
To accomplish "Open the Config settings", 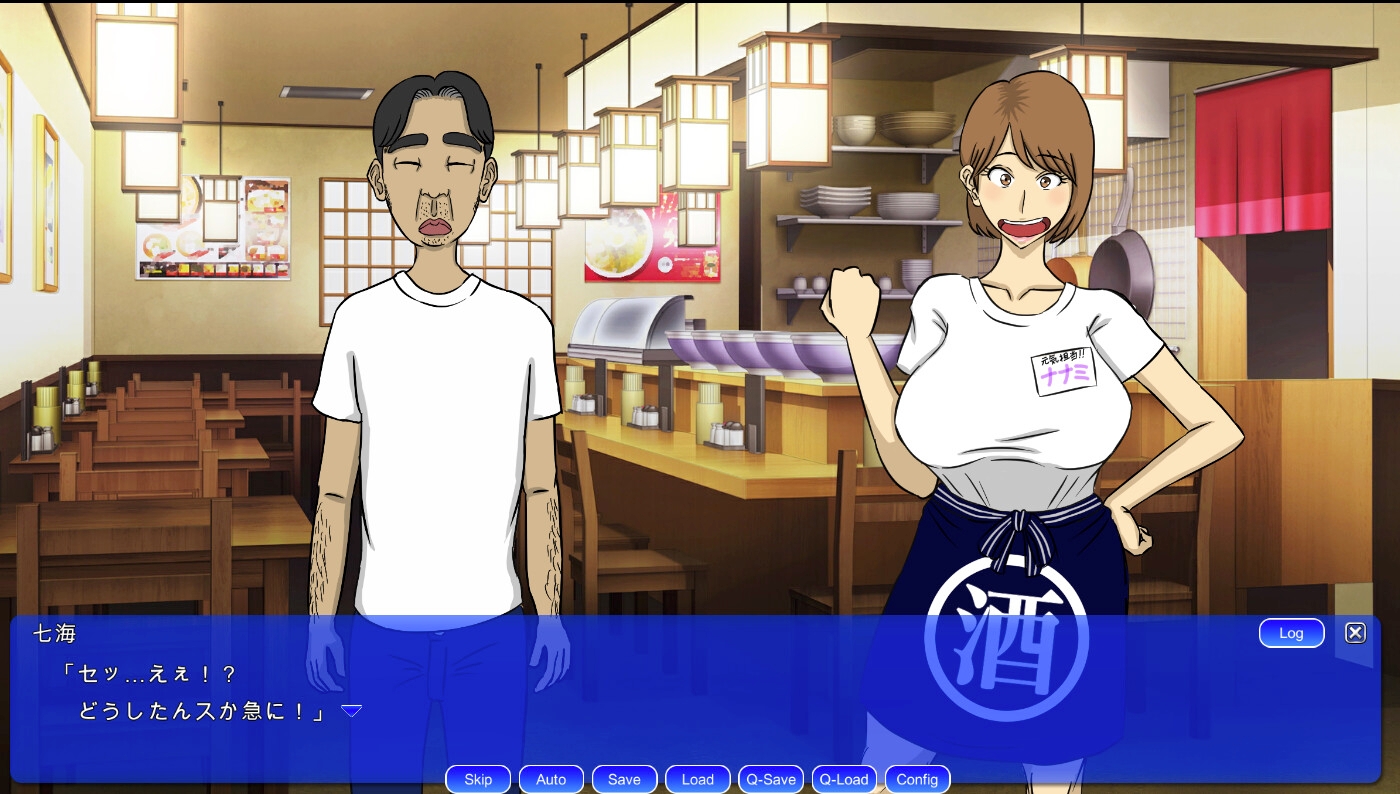I will [917, 780].
